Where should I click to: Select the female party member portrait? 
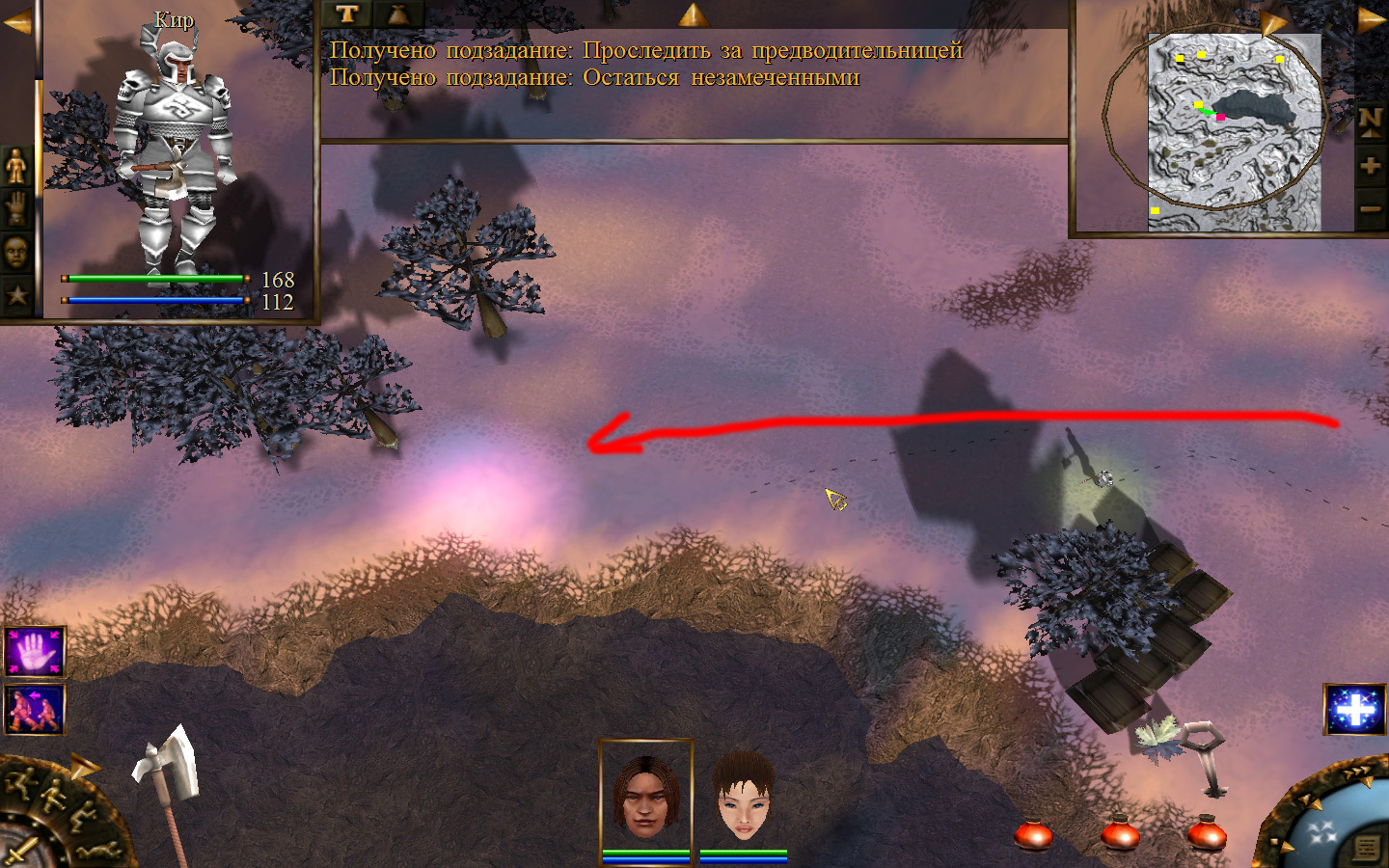point(744,798)
